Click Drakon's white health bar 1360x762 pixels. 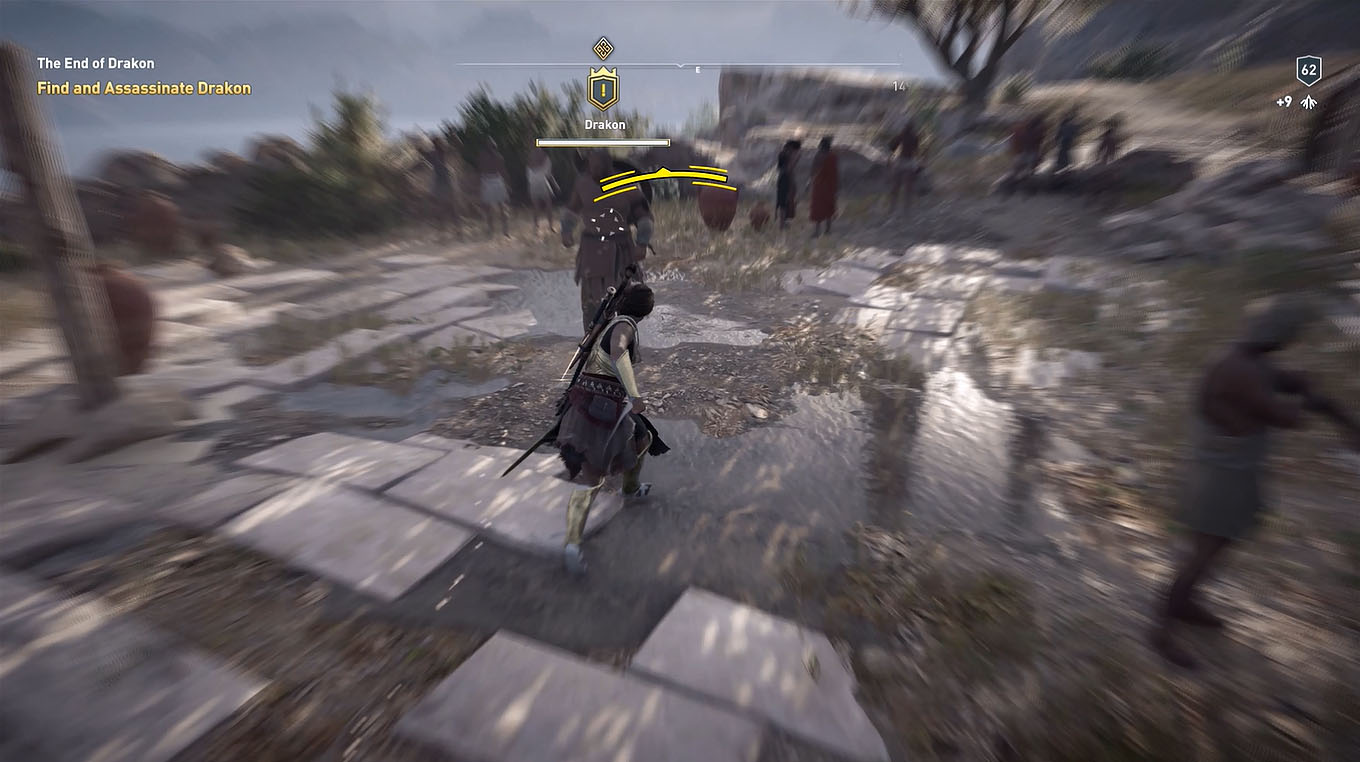pos(601,142)
